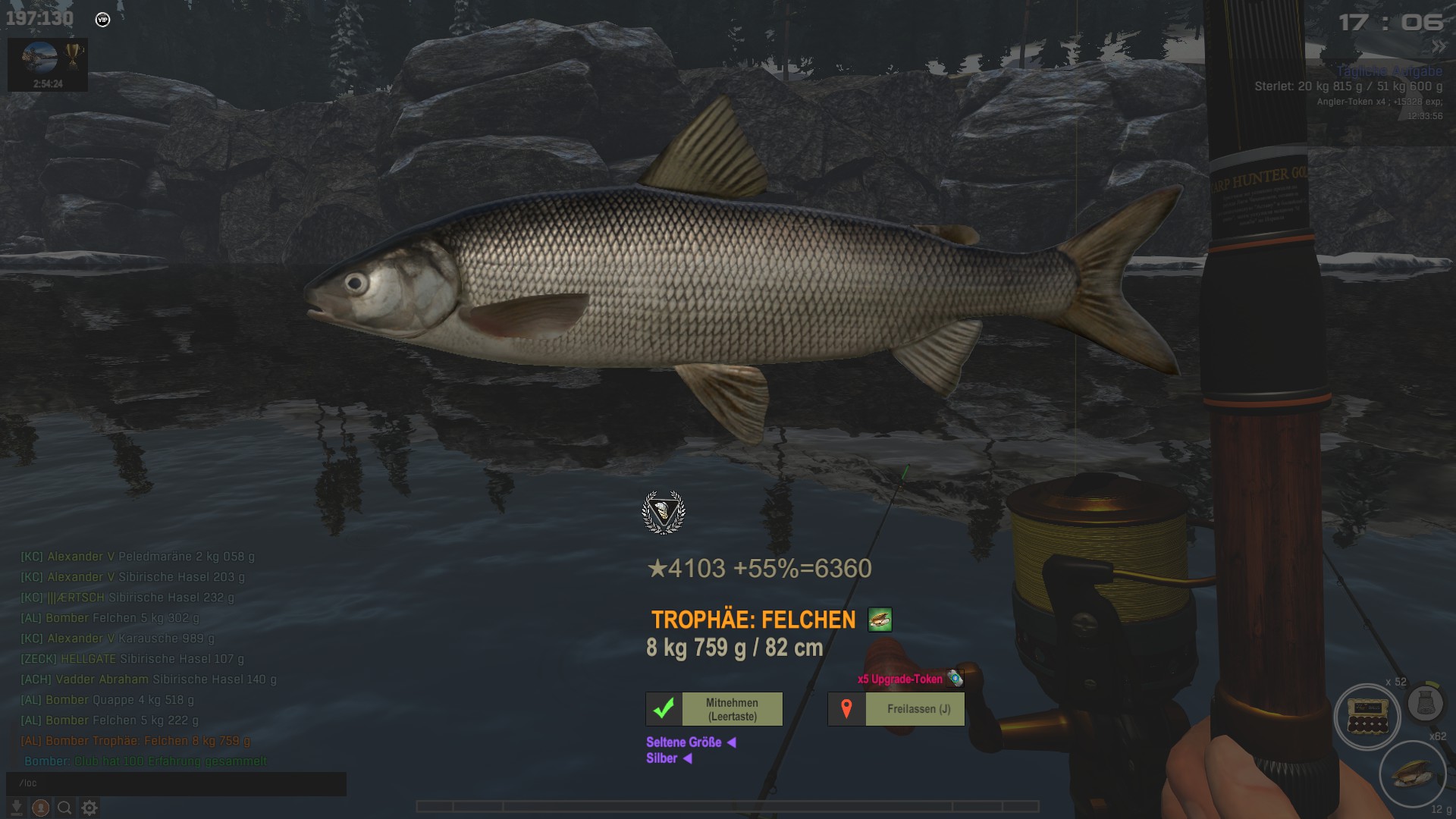
Task: Click the mussel bait icon beside trophy title
Action: tap(880, 620)
